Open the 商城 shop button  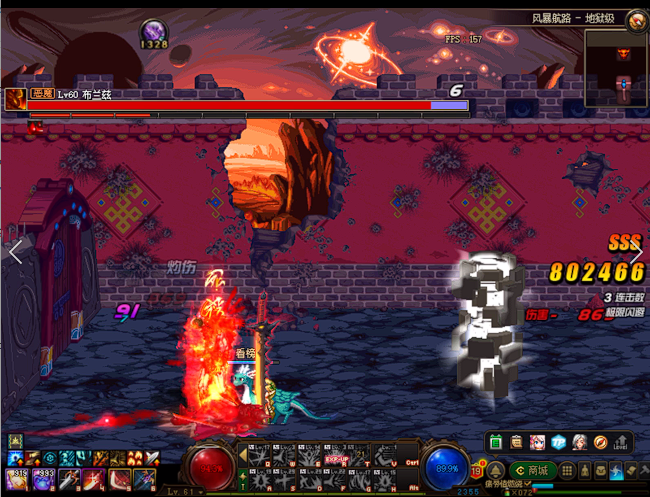(x=533, y=470)
